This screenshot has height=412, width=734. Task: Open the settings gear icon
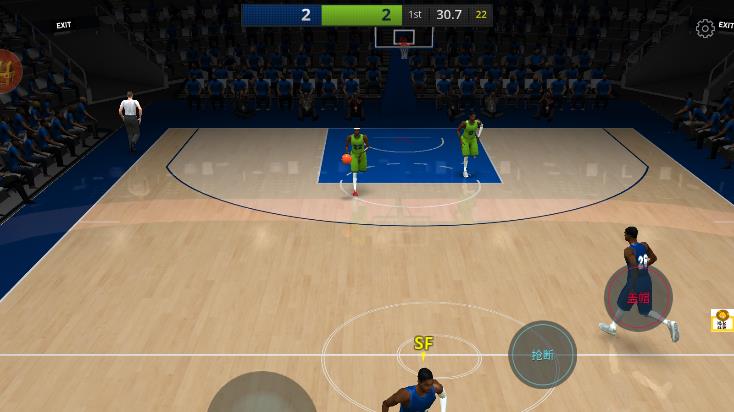click(705, 28)
